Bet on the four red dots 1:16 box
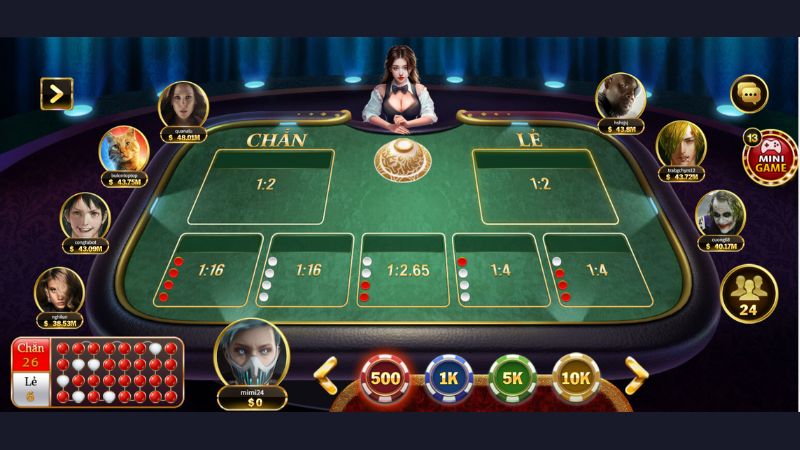The width and height of the screenshot is (800, 450). coord(211,270)
